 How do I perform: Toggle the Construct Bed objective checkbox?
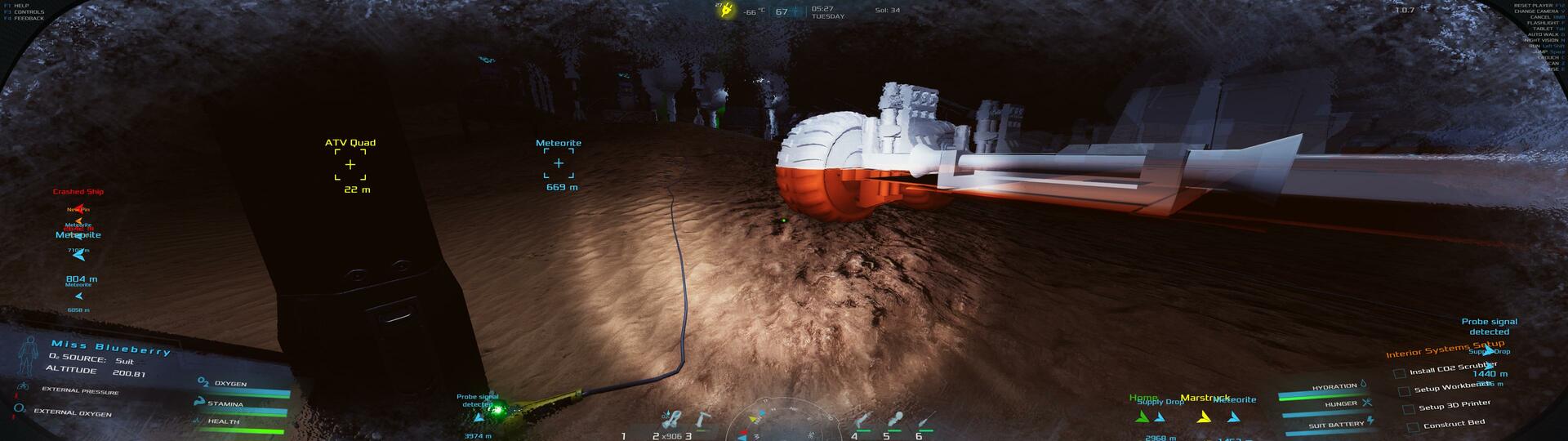tap(1412, 427)
